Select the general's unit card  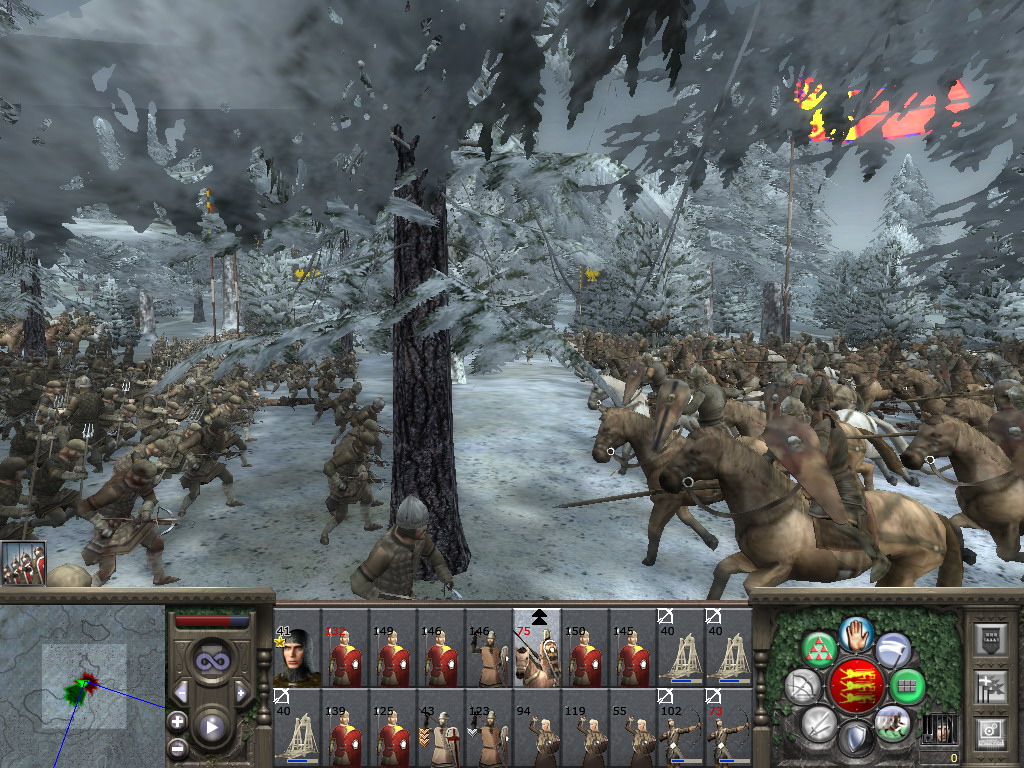297,657
